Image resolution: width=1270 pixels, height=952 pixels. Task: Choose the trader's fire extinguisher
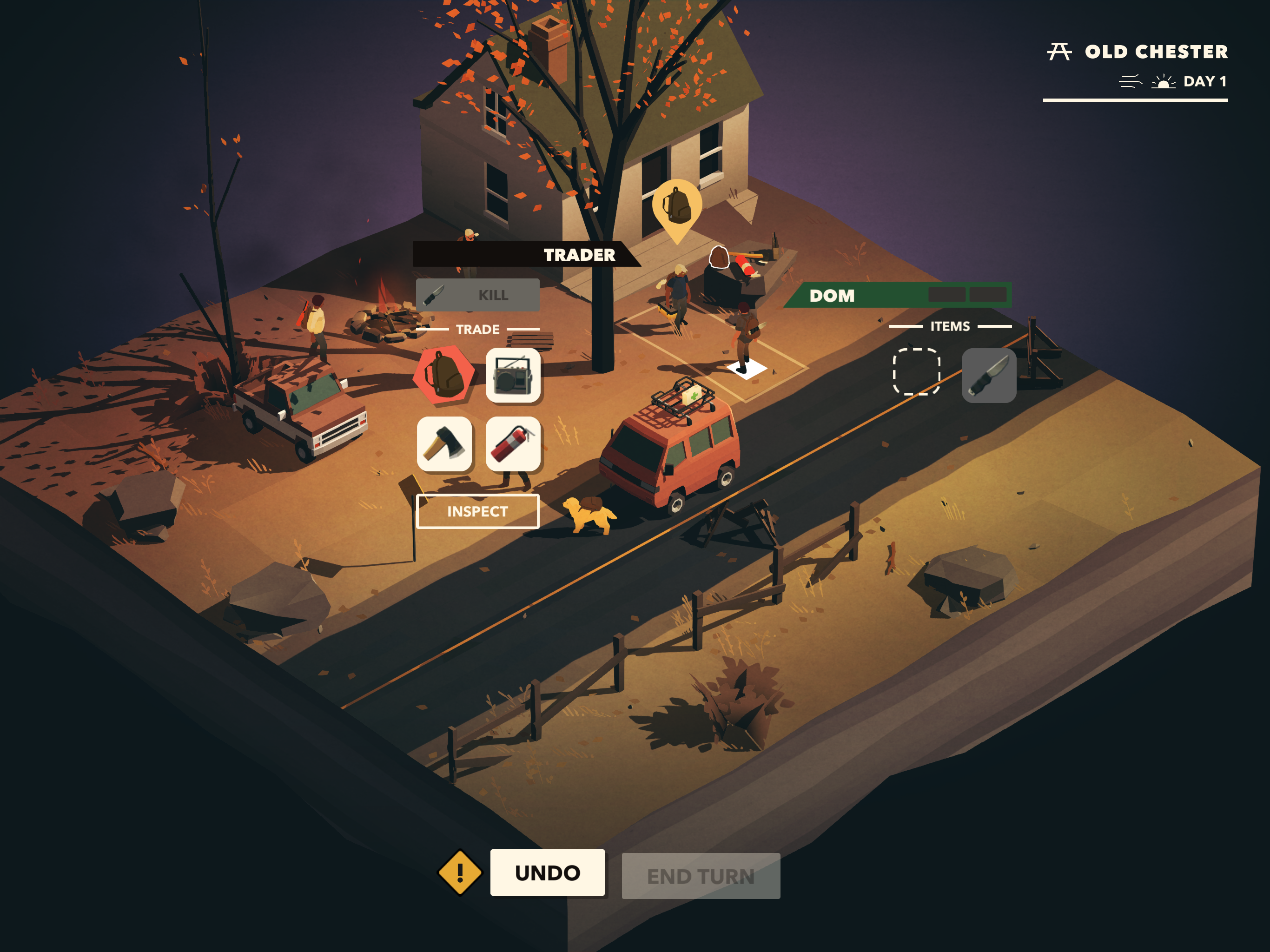coord(513,444)
